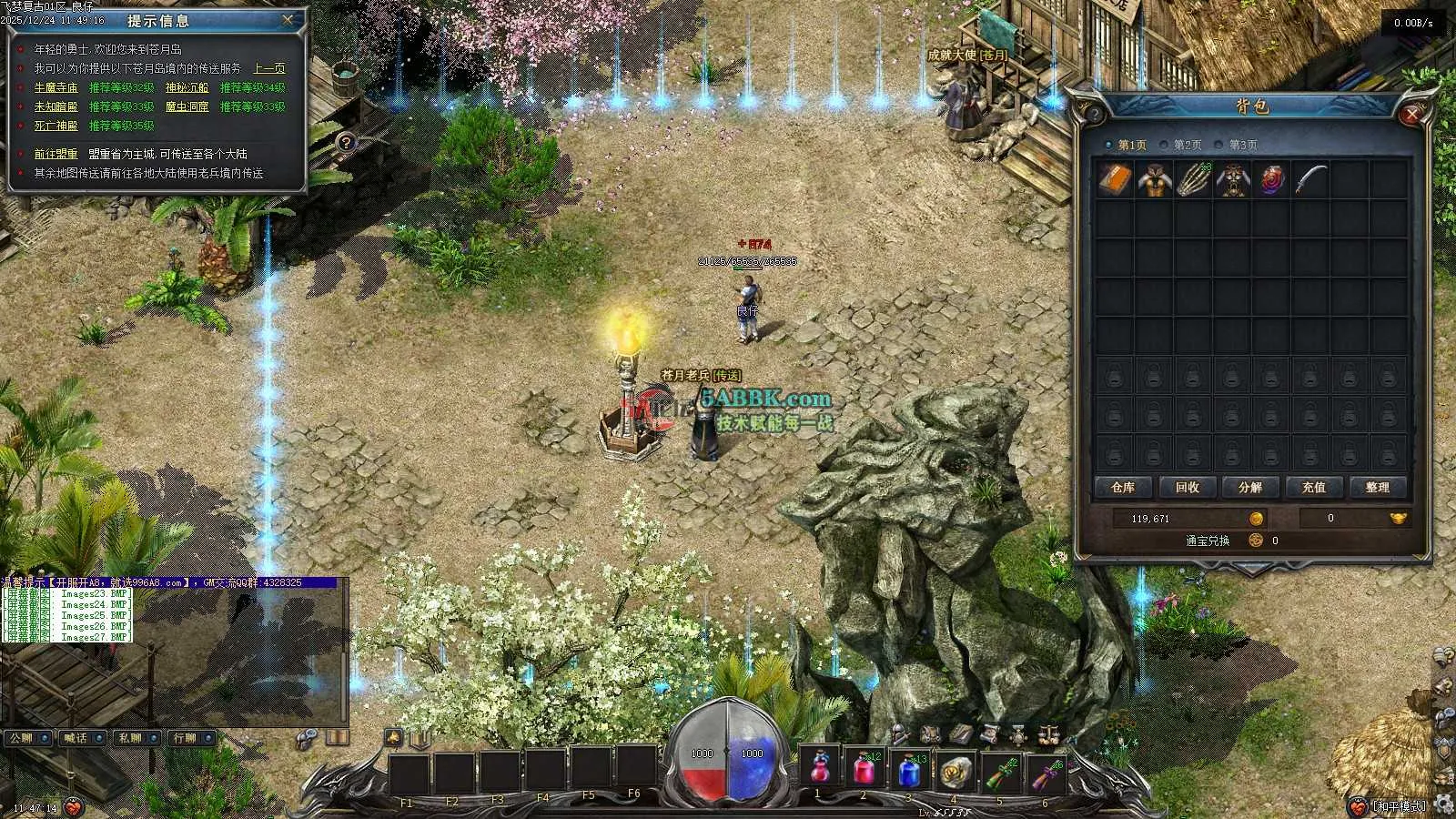Select the orange book item in backpack
Image resolution: width=1456 pixels, height=819 pixels.
click(1115, 180)
